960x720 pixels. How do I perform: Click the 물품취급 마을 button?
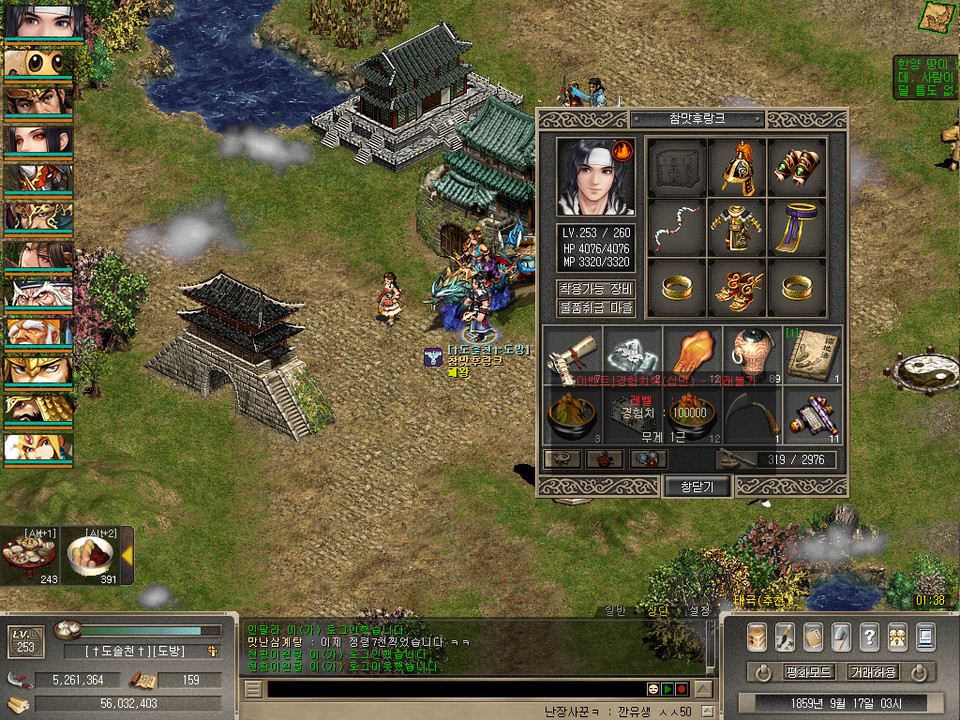[596, 308]
